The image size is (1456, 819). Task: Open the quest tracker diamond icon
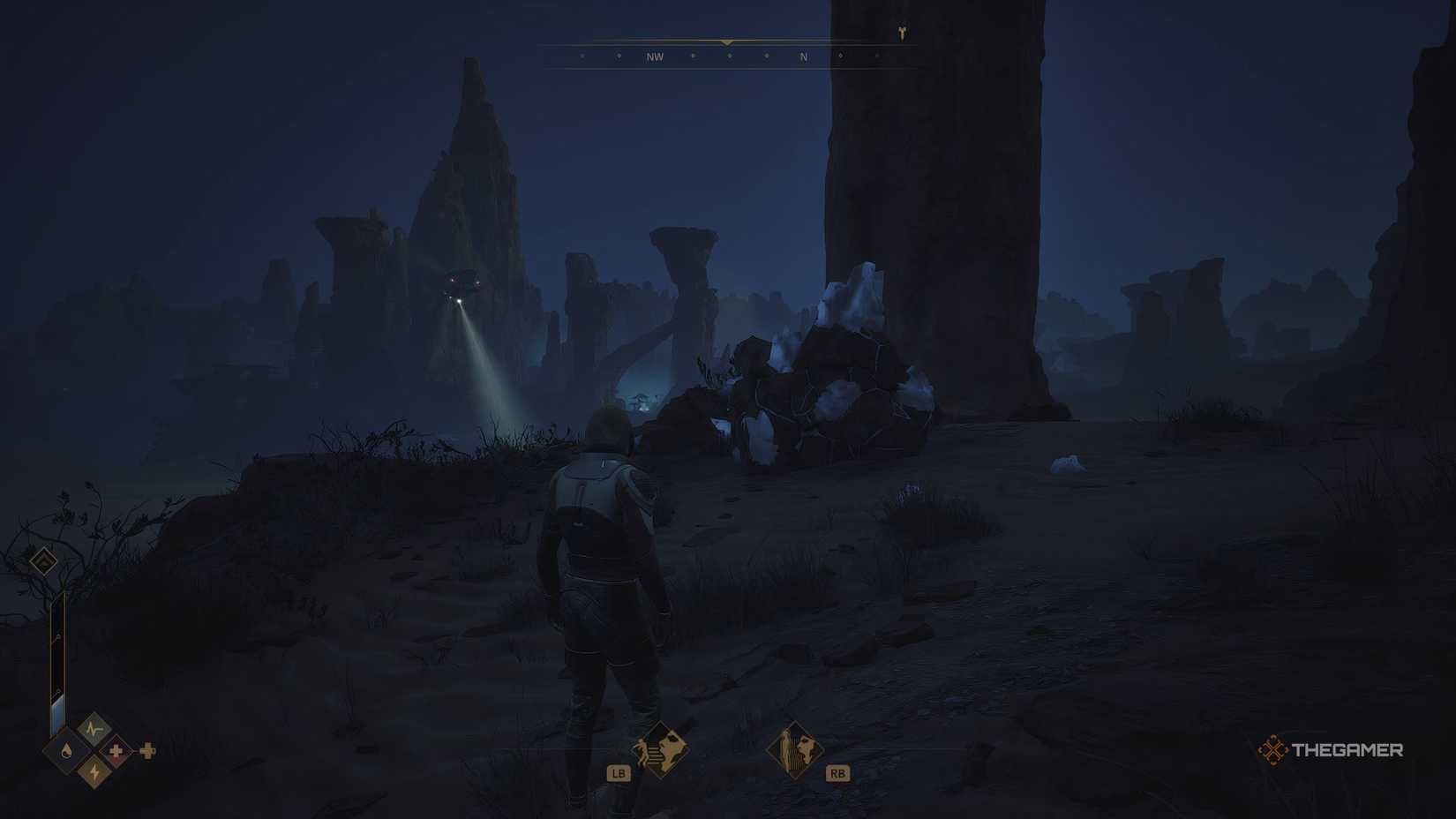click(44, 561)
